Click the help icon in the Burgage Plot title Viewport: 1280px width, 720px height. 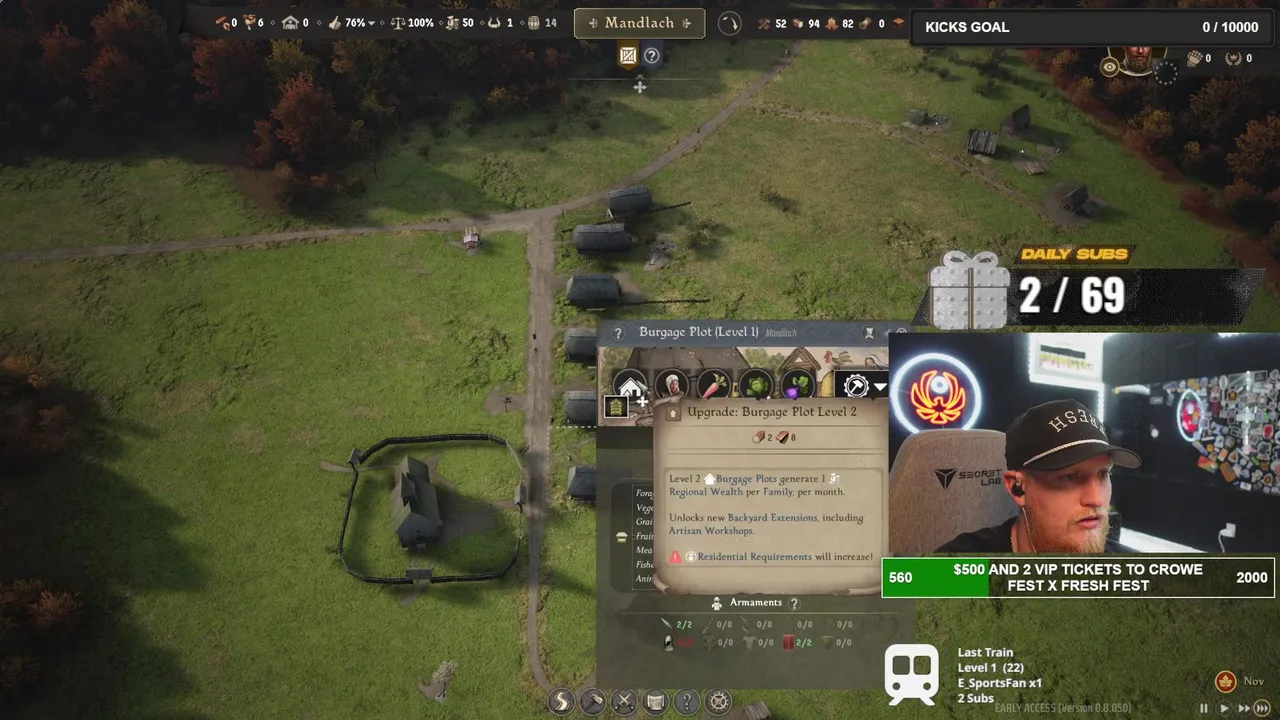(x=618, y=333)
